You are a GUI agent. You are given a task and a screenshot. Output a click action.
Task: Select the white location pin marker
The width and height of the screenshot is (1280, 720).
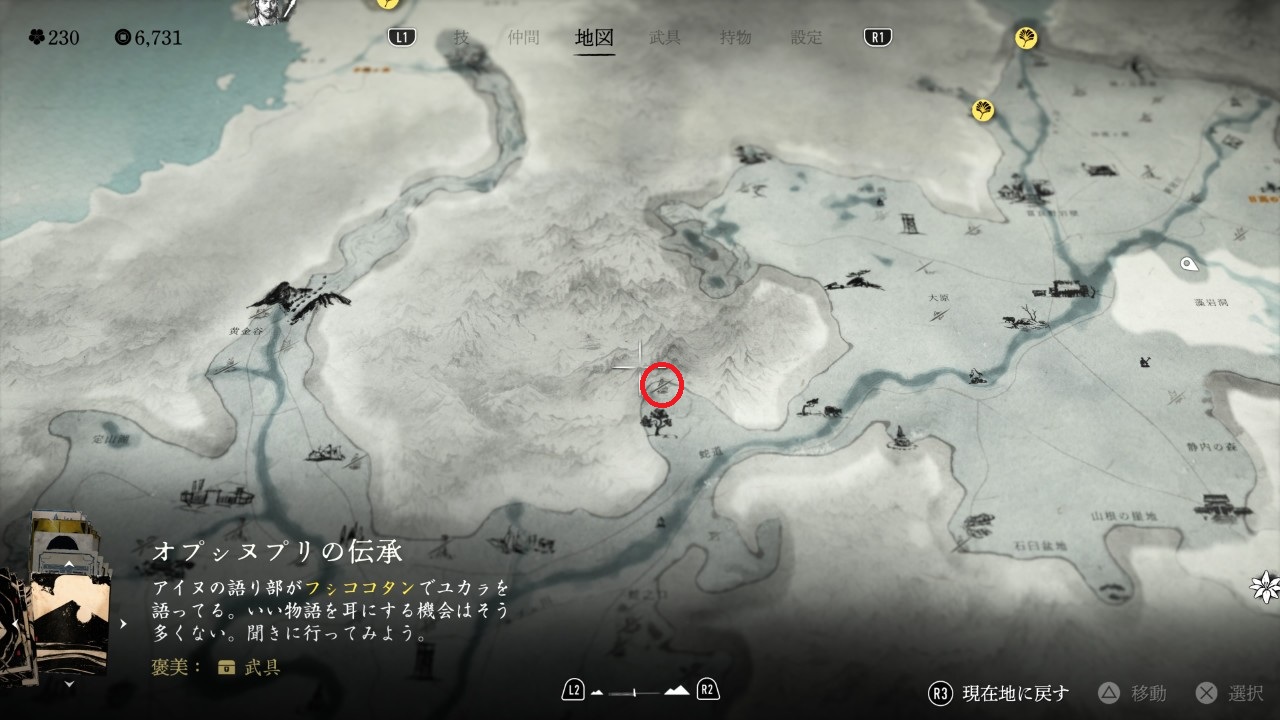pyautogui.click(x=1189, y=264)
